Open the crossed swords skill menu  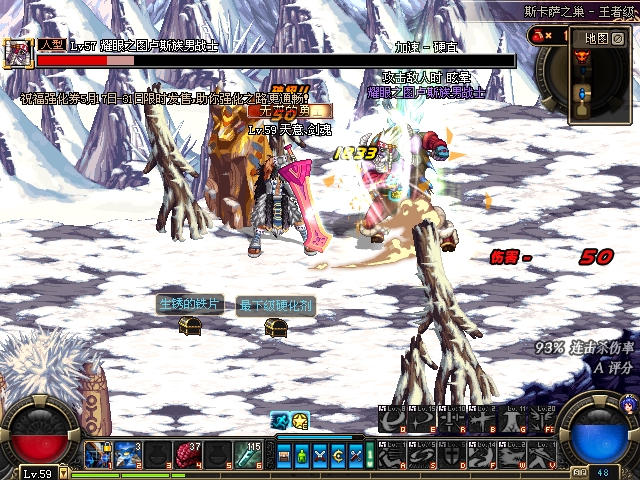[x=320, y=456]
